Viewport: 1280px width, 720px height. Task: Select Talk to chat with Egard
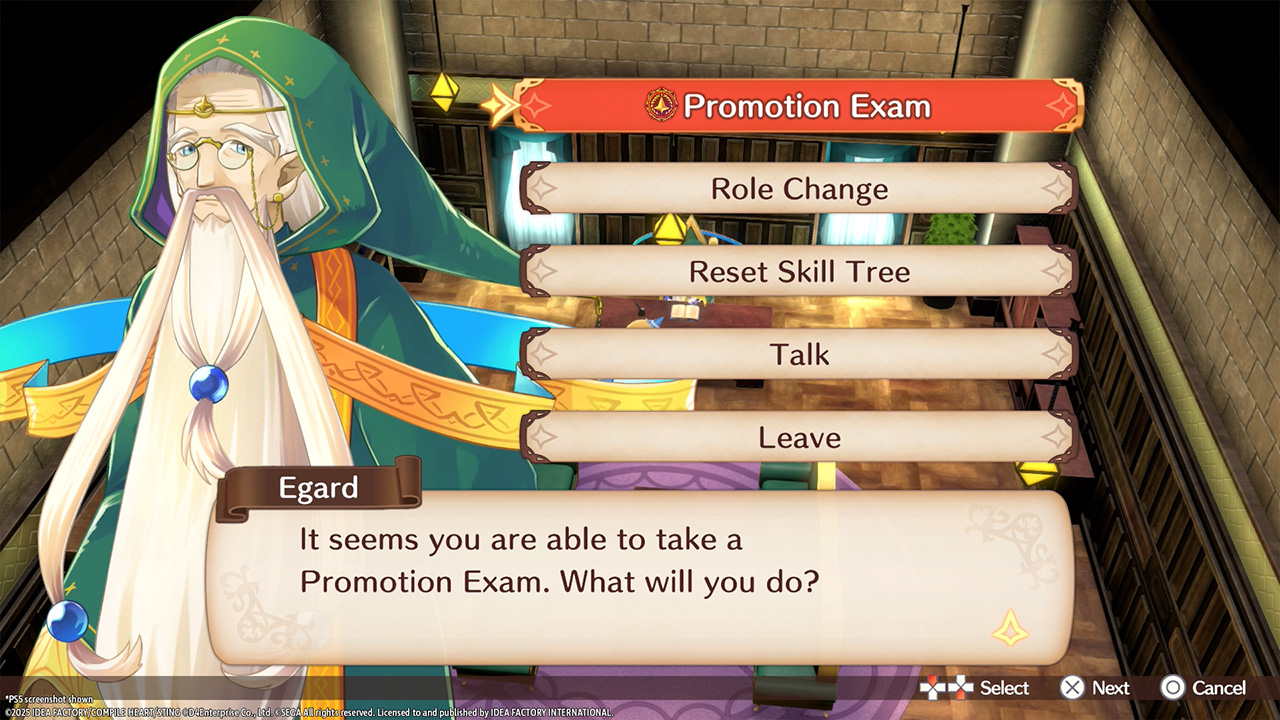[798, 354]
